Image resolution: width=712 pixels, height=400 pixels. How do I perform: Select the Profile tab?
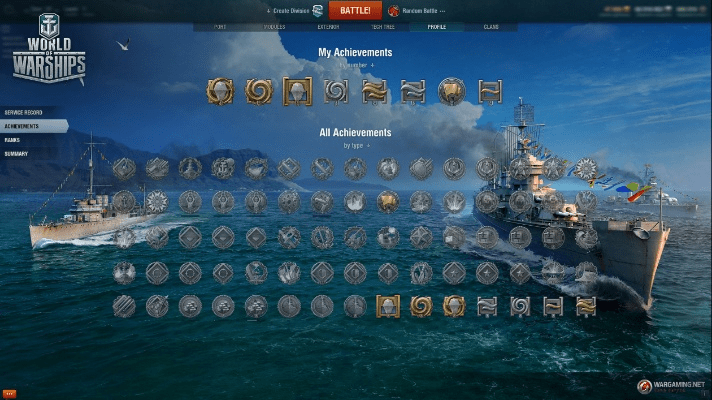pos(437,27)
